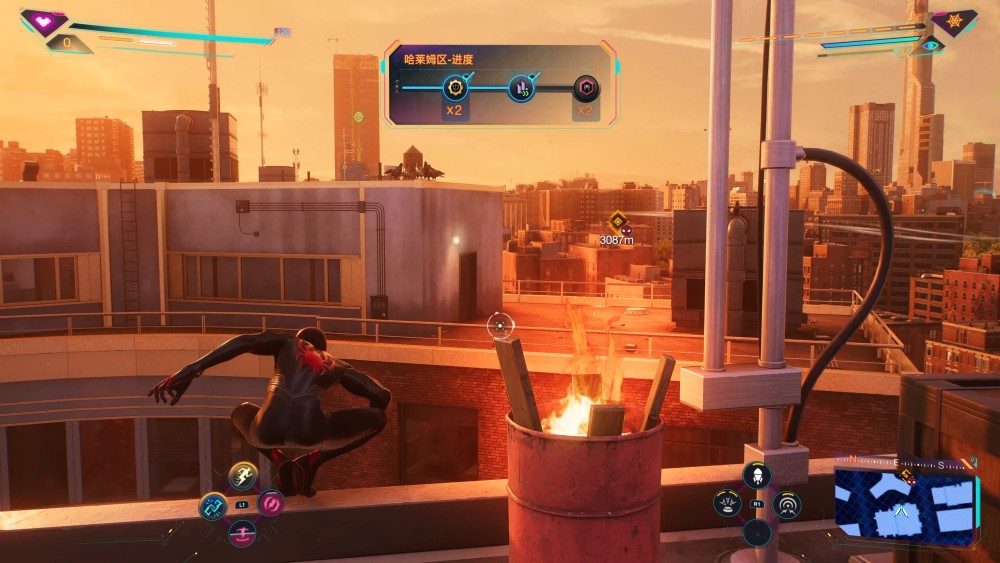The height and width of the screenshot is (563, 1000).
Task: Select the running-figure lightning ability icon
Action: [x=242, y=476]
